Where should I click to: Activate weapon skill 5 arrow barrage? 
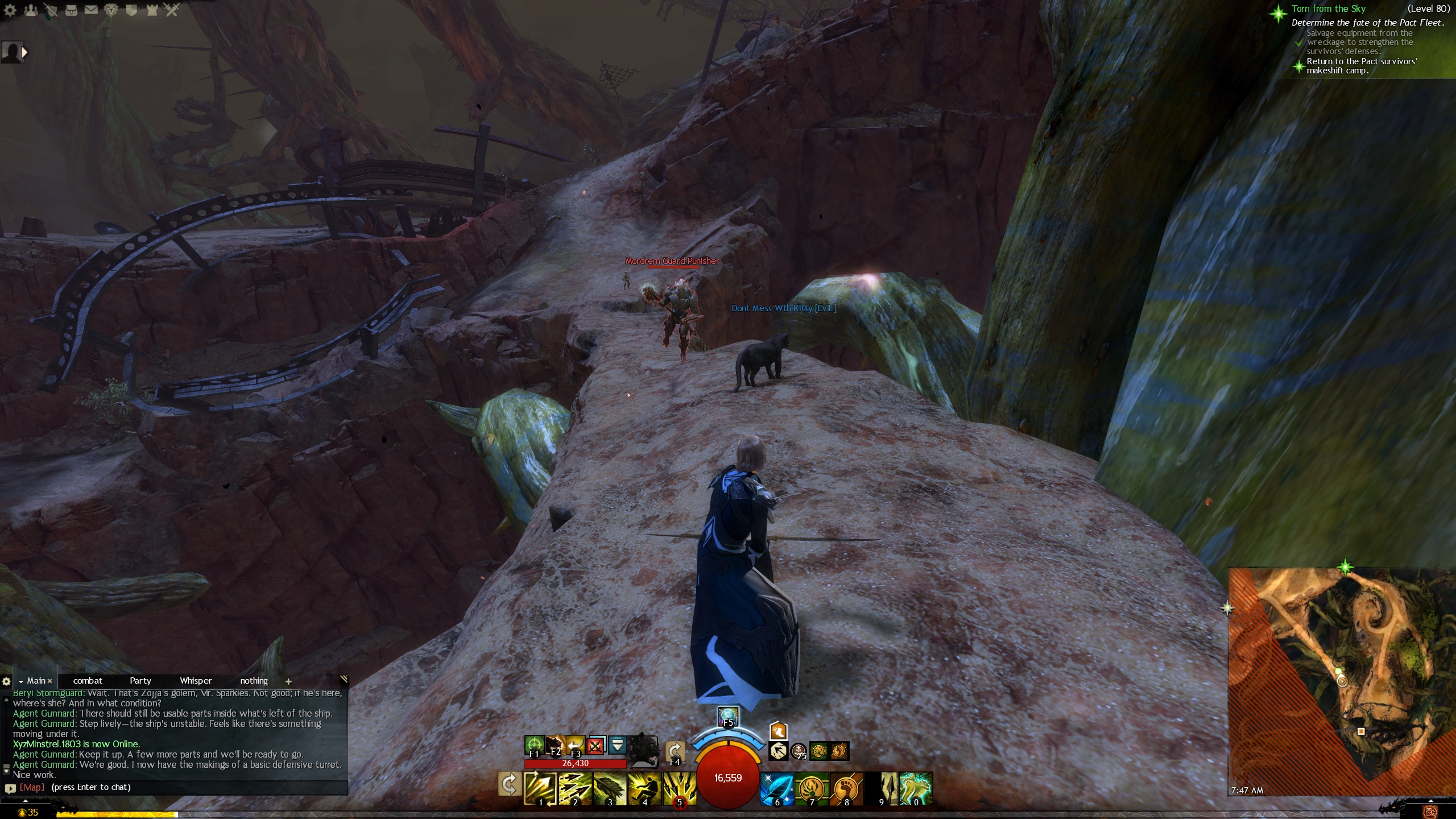click(679, 788)
